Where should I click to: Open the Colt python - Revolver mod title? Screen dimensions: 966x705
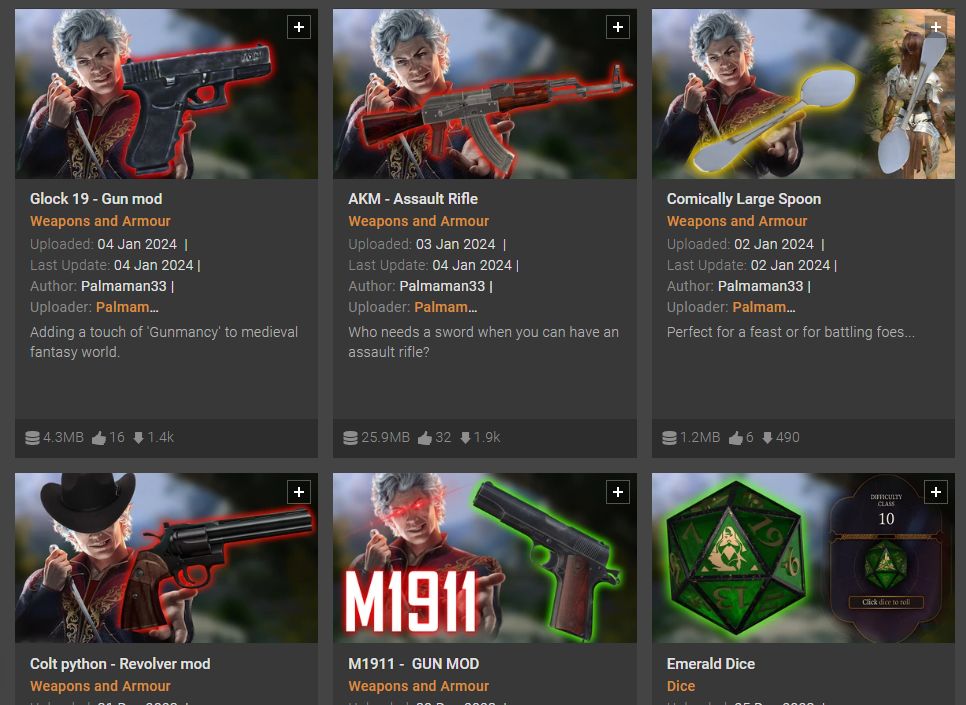click(120, 664)
